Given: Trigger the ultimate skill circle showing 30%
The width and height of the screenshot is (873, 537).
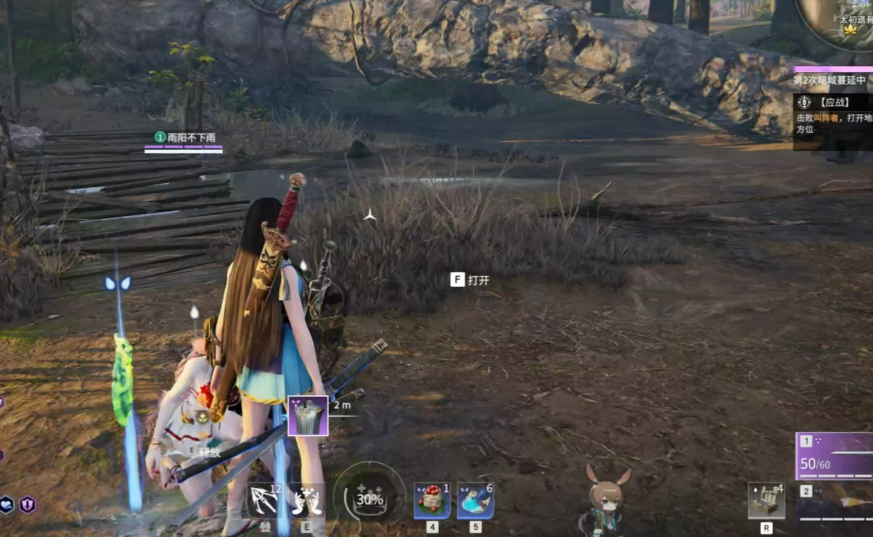Looking at the screenshot, I should [369, 496].
